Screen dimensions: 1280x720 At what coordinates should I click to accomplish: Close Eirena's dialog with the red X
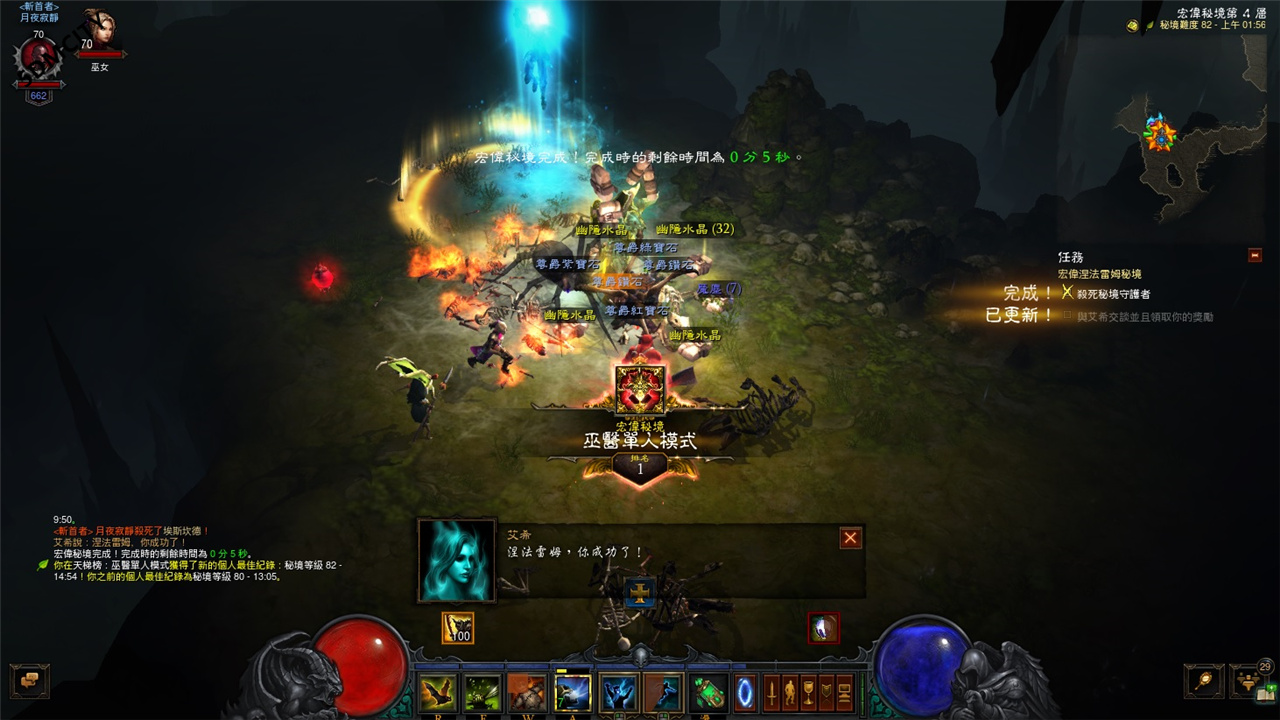(849, 537)
